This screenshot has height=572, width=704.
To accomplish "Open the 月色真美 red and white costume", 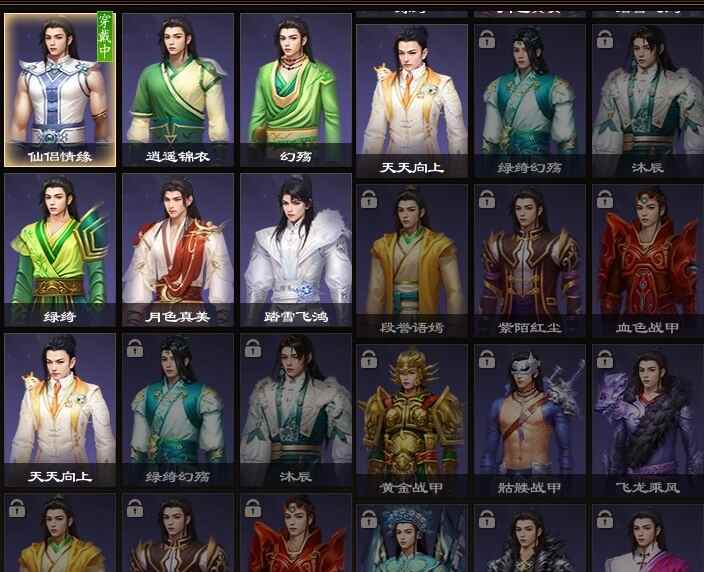I will [x=178, y=249].
